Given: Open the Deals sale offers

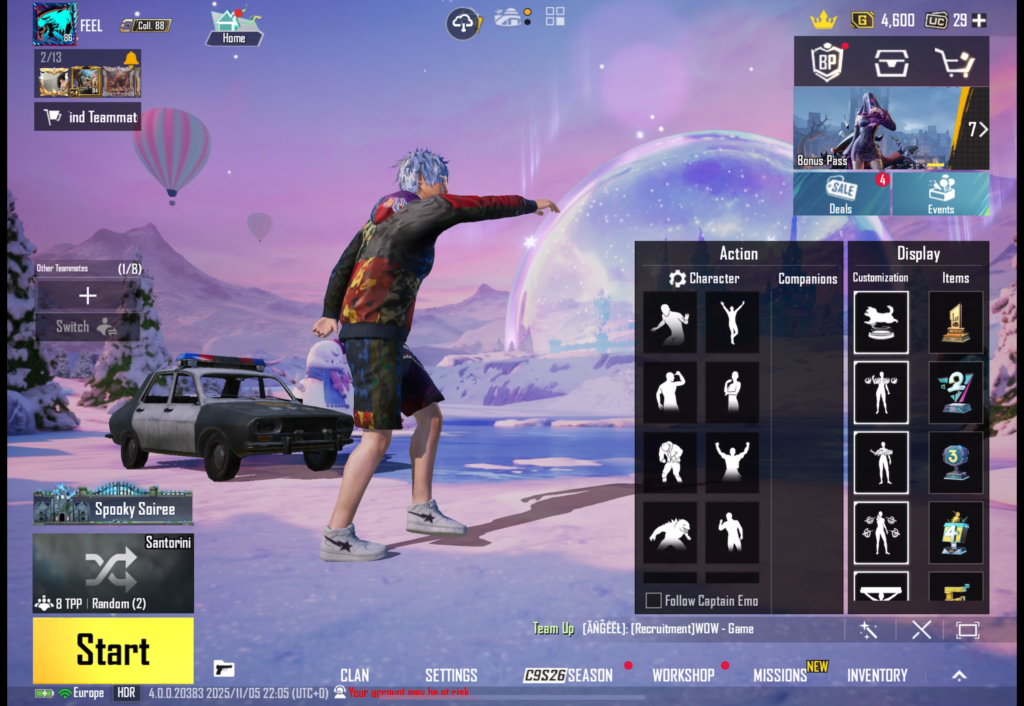Looking at the screenshot, I should pyautogui.click(x=841, y=194).
